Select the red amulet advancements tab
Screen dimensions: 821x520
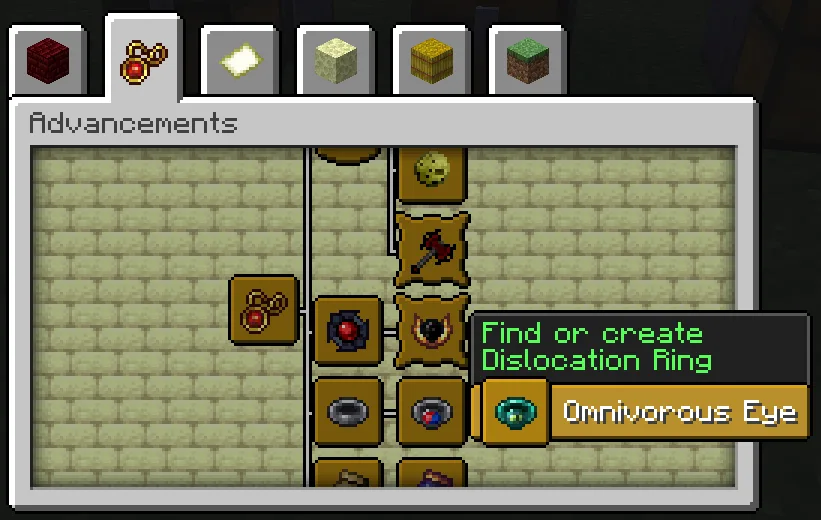143,60
